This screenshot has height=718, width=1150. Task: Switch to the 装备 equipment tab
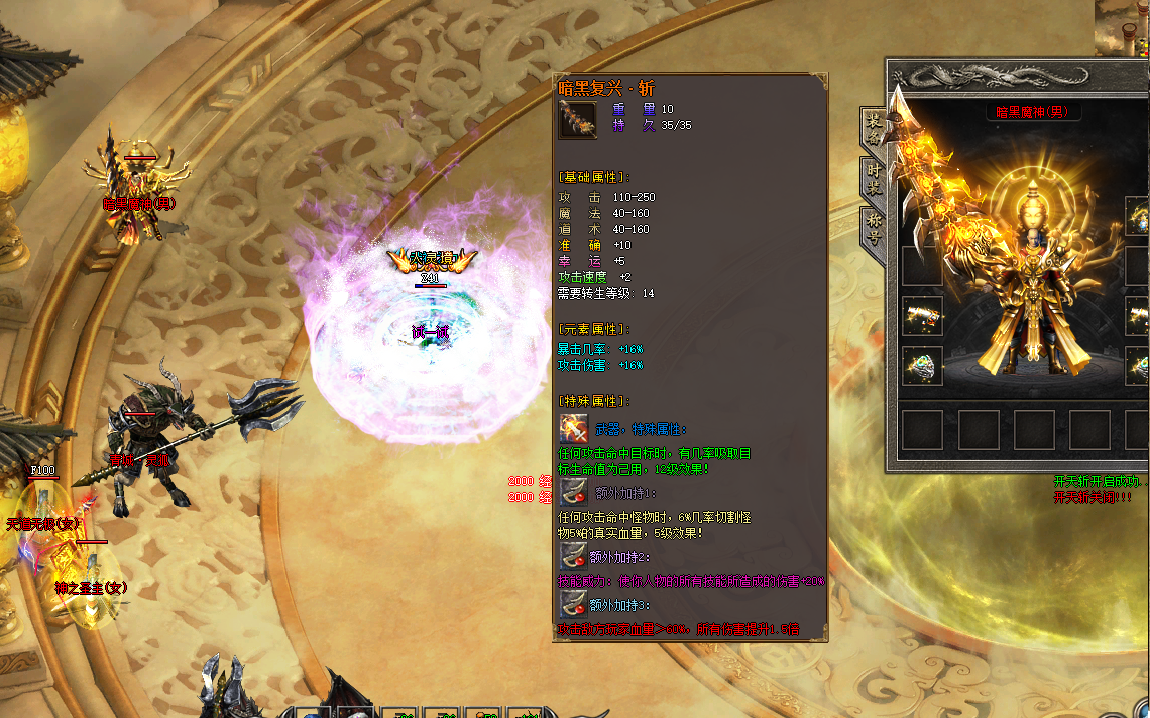[873, 129]
